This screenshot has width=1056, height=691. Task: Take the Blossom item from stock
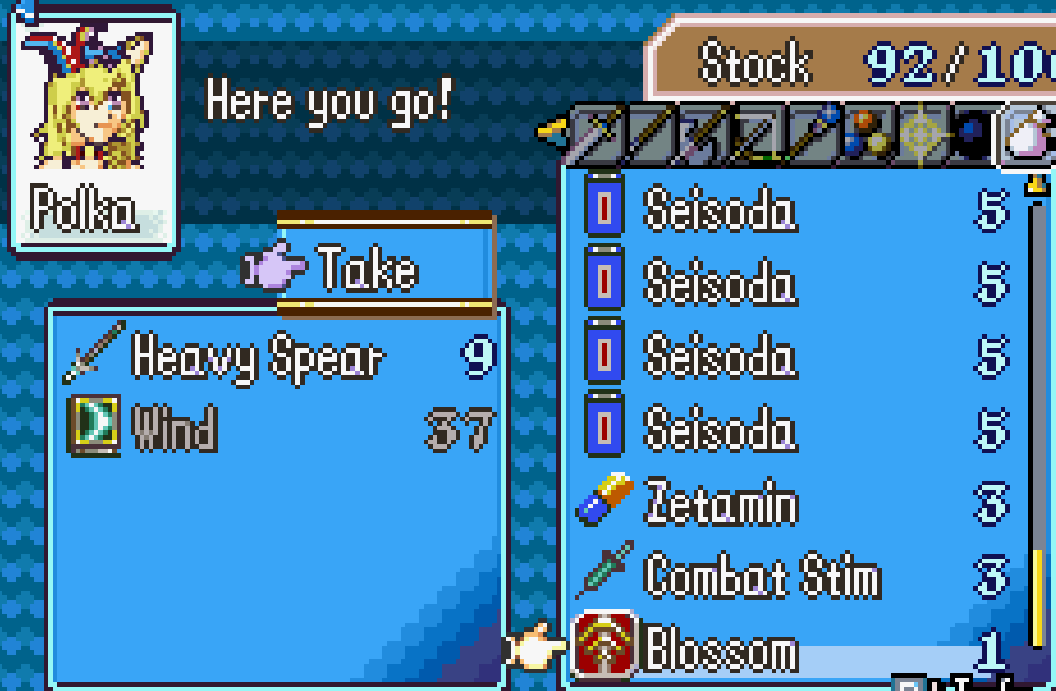pyautogui.click(x=721, y=650)
